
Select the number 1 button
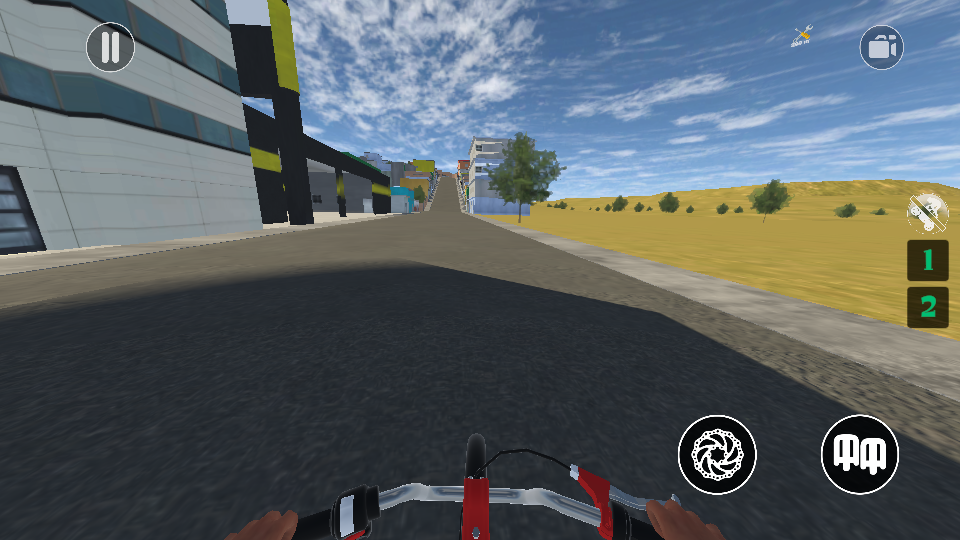pyautogui.click(x=928, y=260)
